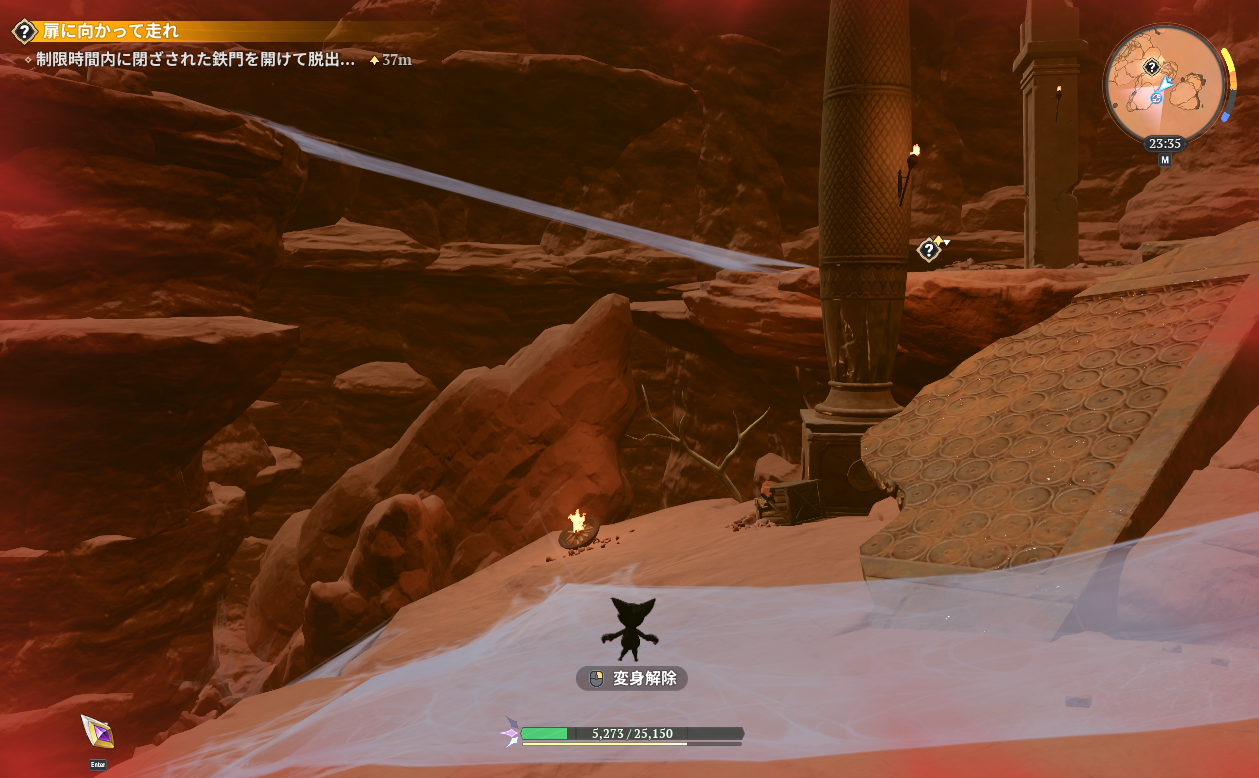Click the purple crystal icon
Image resolution: width=1259 pixels, height=778 pixels.
97,732
